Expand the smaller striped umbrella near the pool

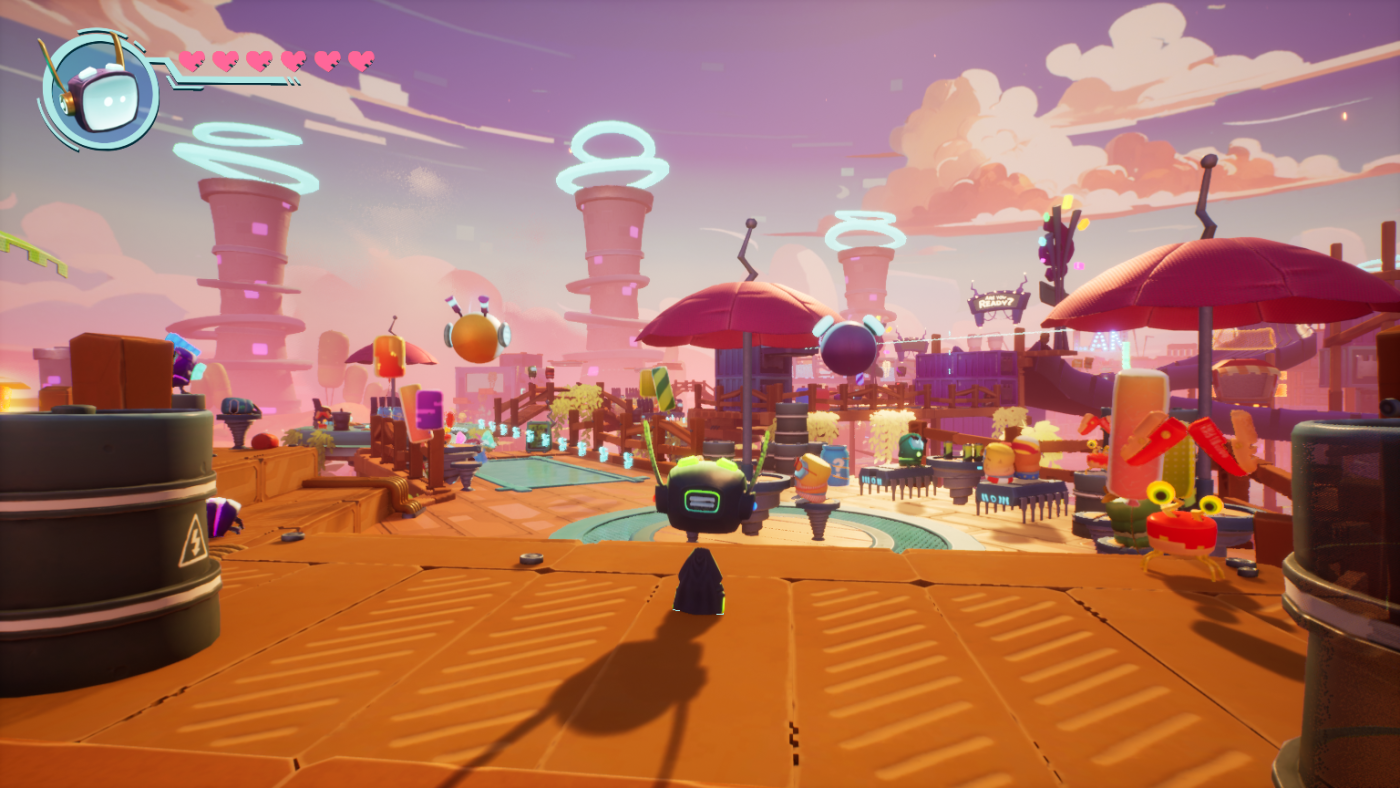click(390, 355)
